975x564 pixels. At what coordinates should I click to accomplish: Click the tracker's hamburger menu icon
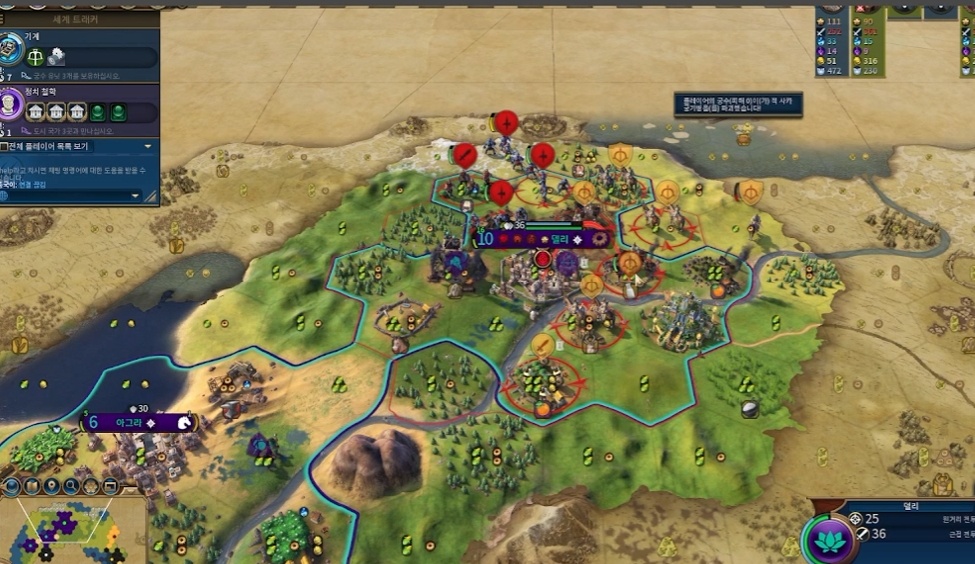pos(4,19)
